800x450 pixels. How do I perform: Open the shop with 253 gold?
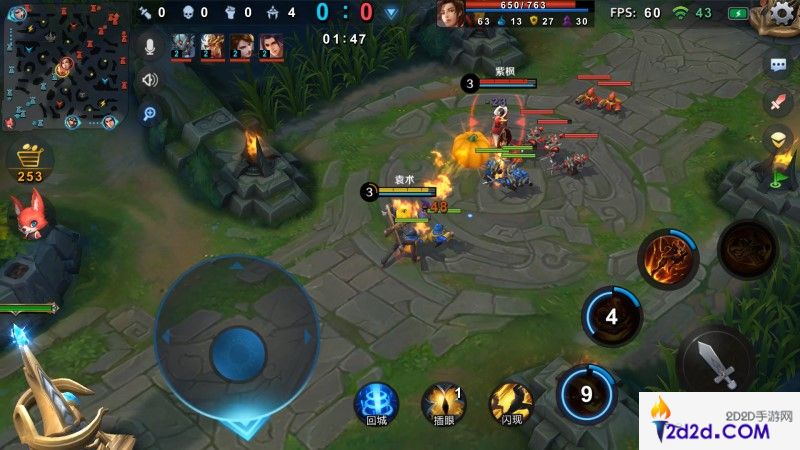coord(30,161)
